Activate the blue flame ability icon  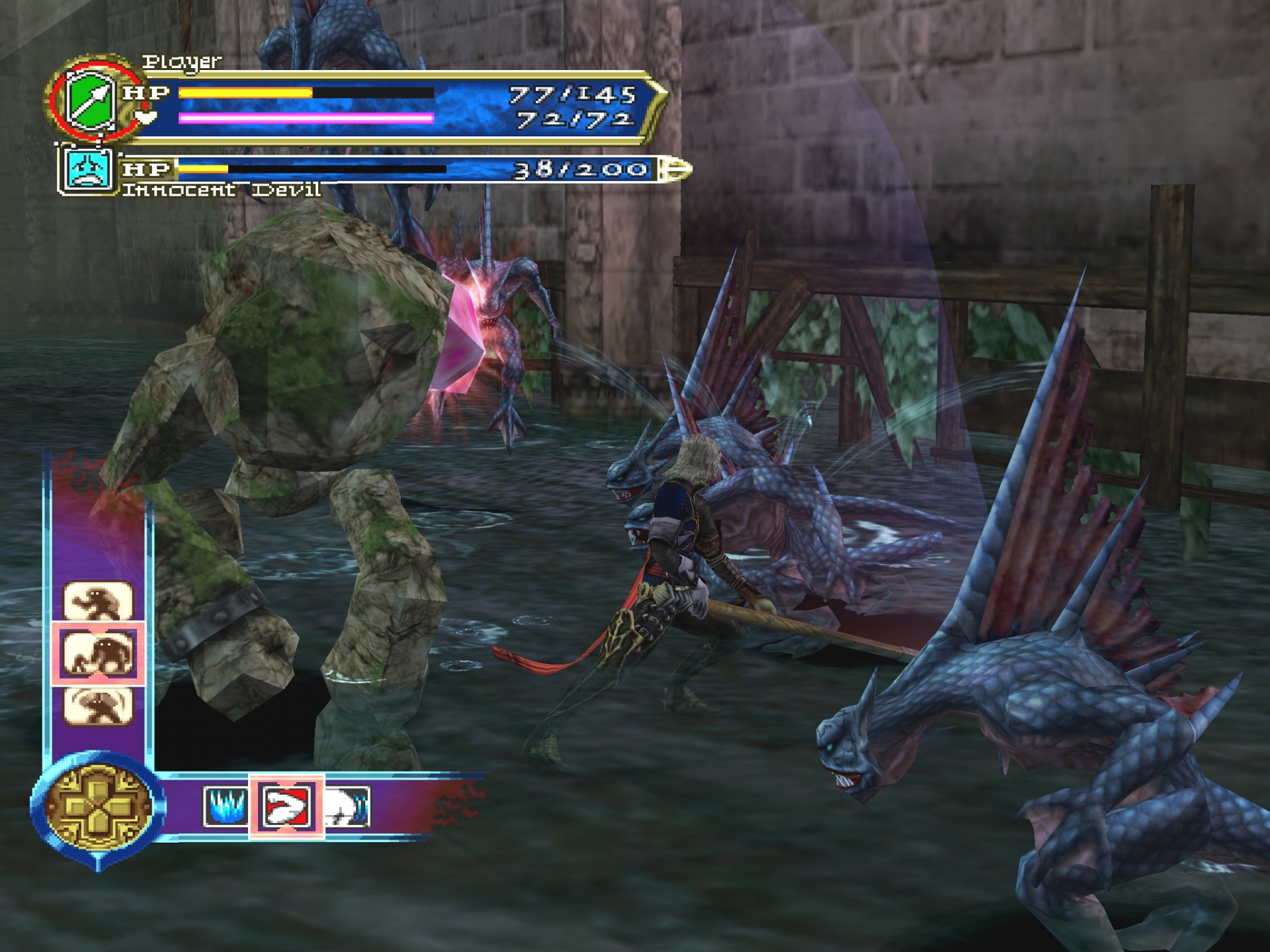(x=226, y=807)
